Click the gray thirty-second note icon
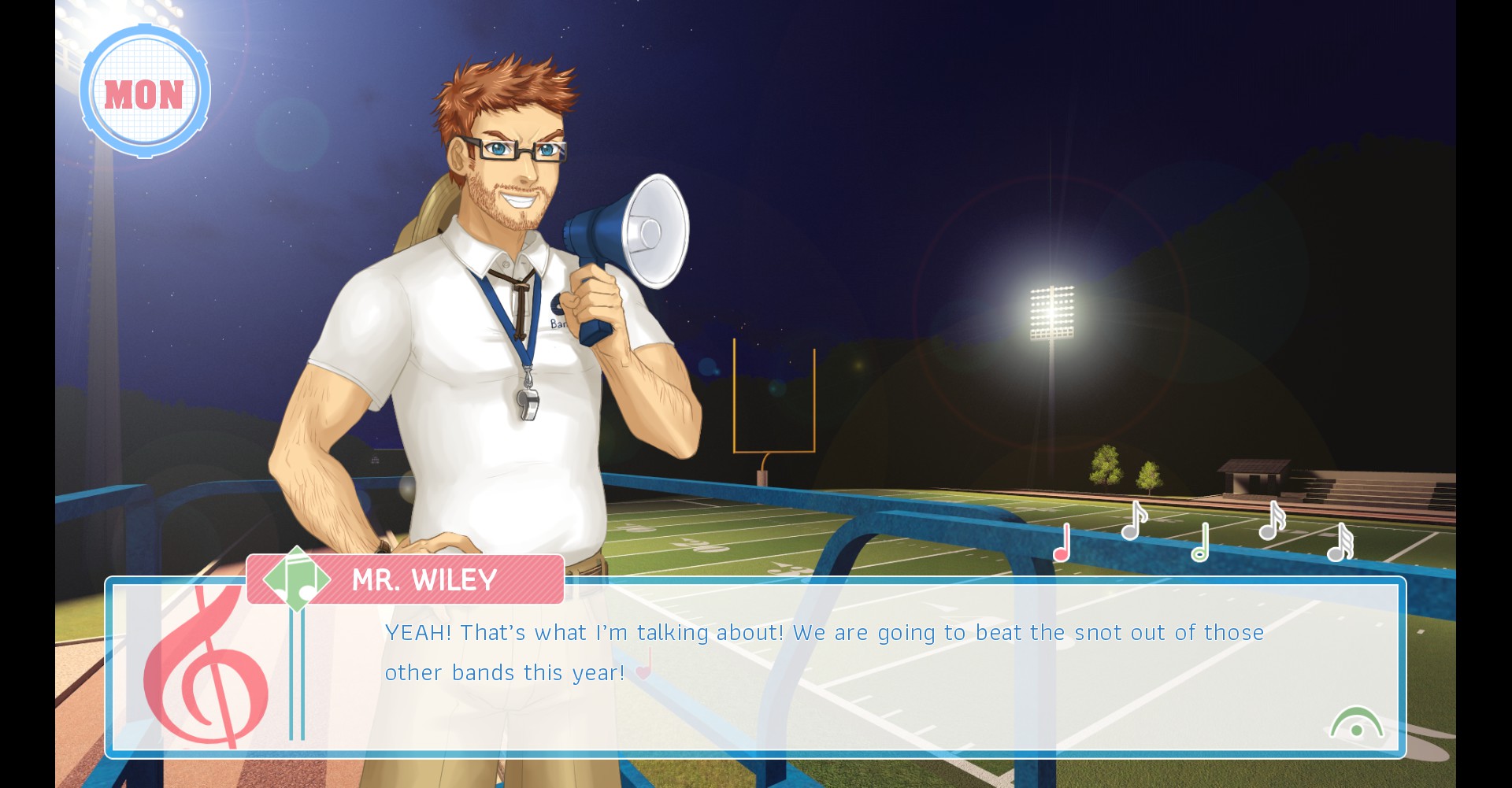Screen dimensions: 1512x788 tap(1340, 542)
